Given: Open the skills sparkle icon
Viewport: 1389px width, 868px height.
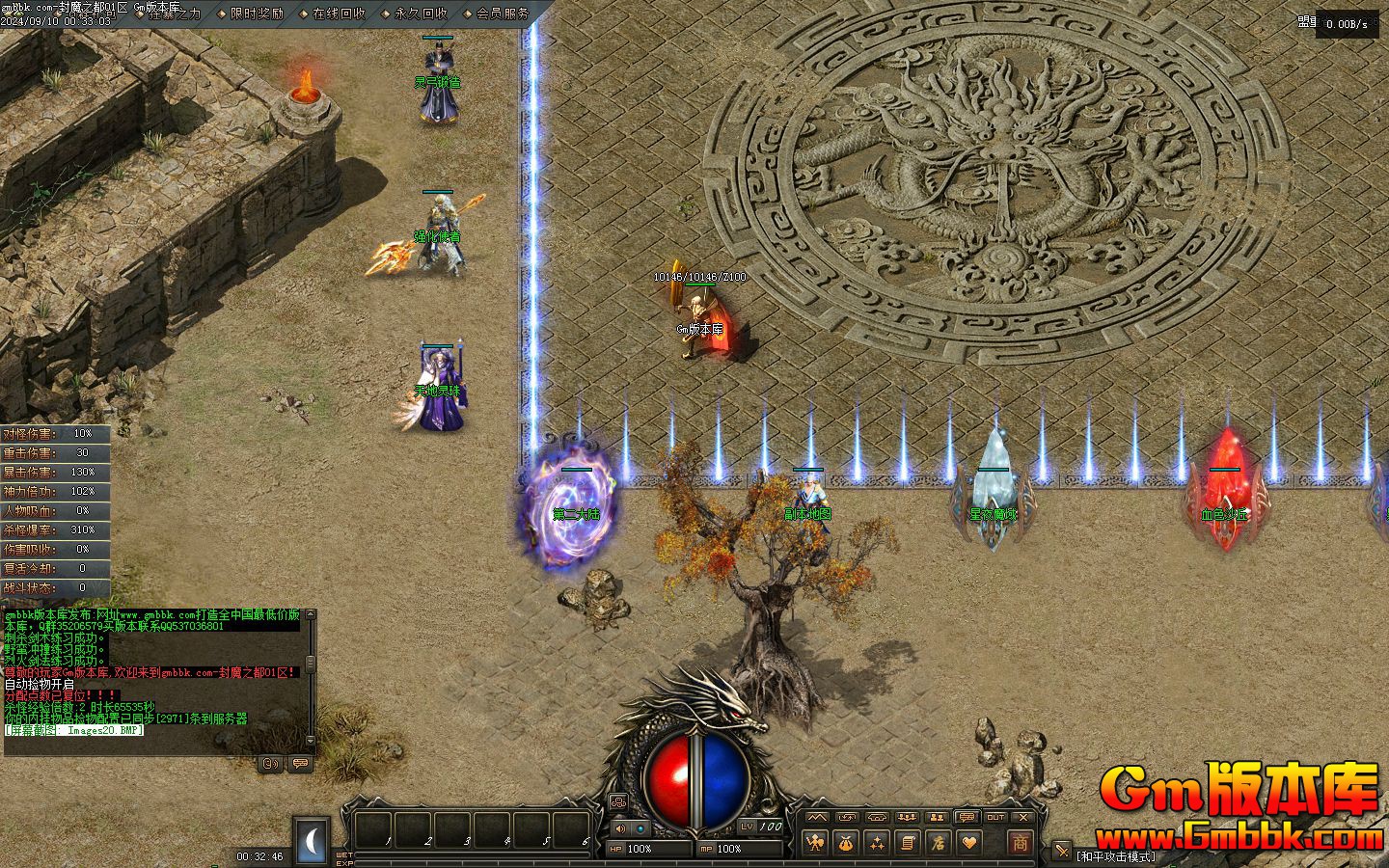Looking at the screenshot, I should 877,842.
